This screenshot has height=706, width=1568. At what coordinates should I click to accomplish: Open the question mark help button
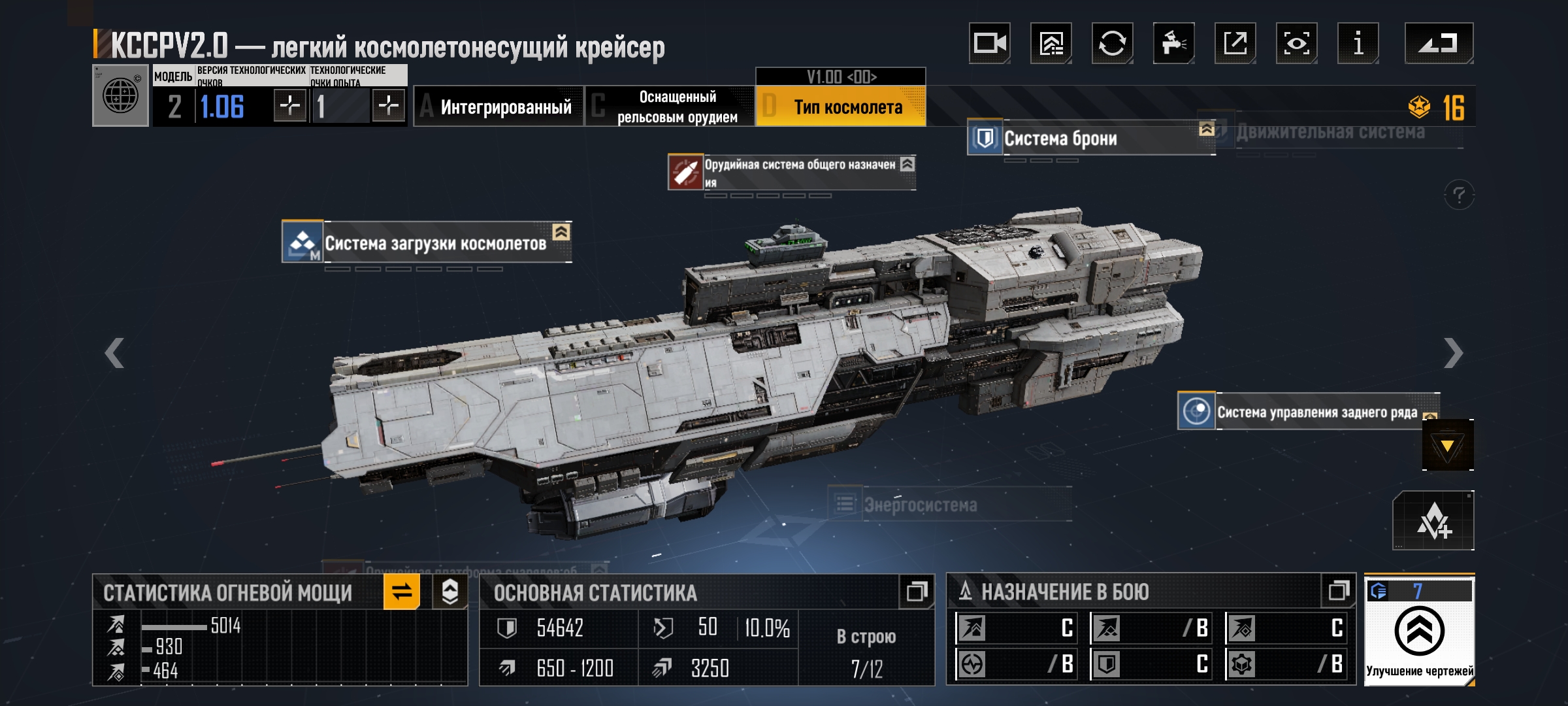[x=1459, y=195]
